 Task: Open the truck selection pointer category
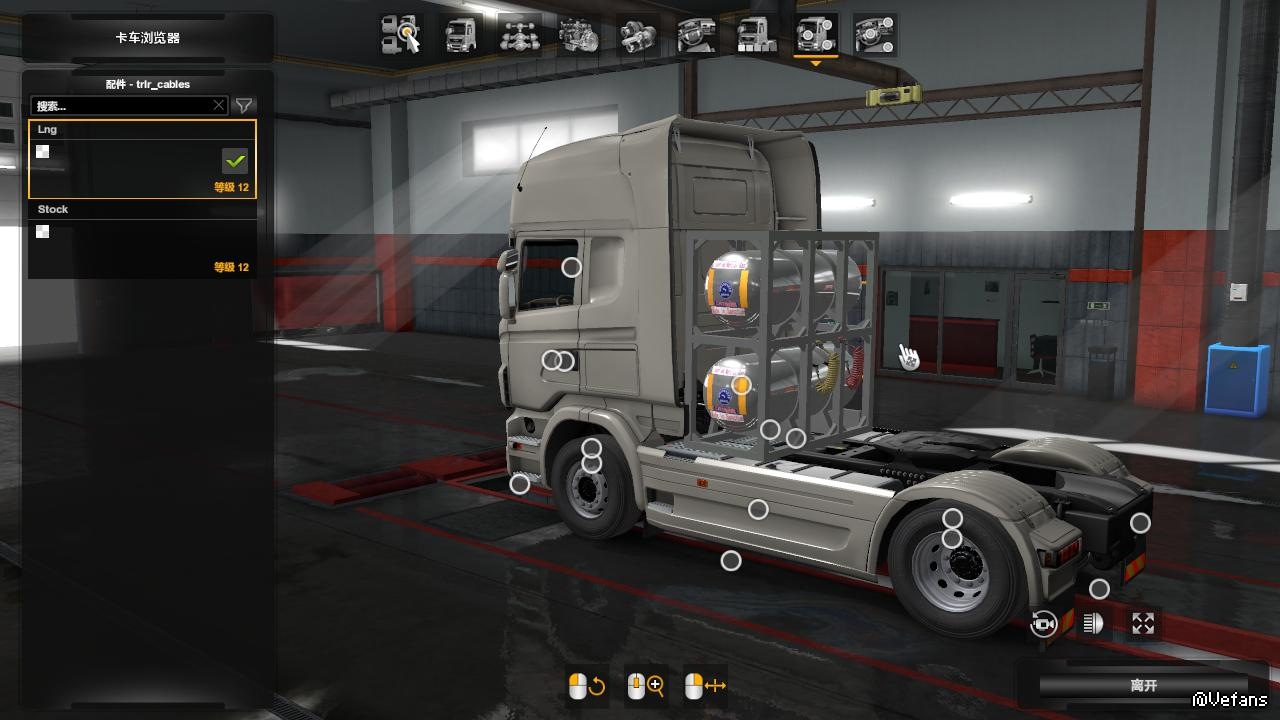point(401,35)
